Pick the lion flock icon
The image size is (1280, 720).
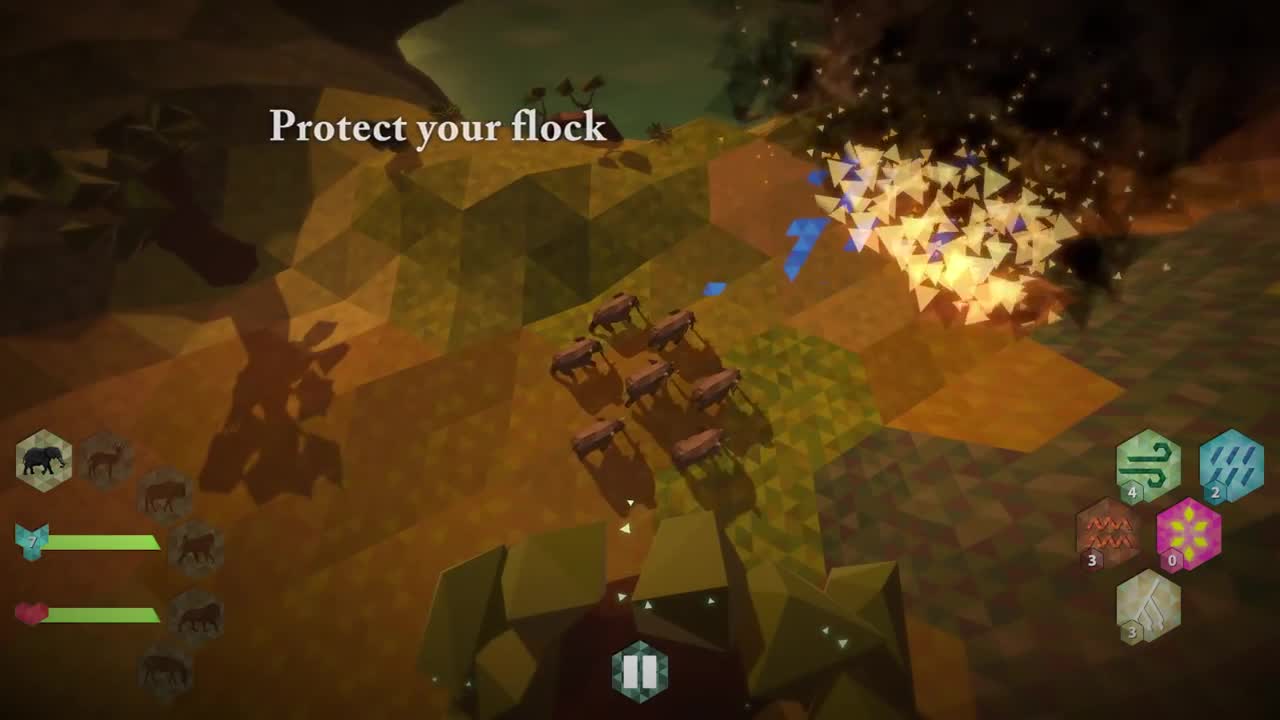tap(196, 617)
